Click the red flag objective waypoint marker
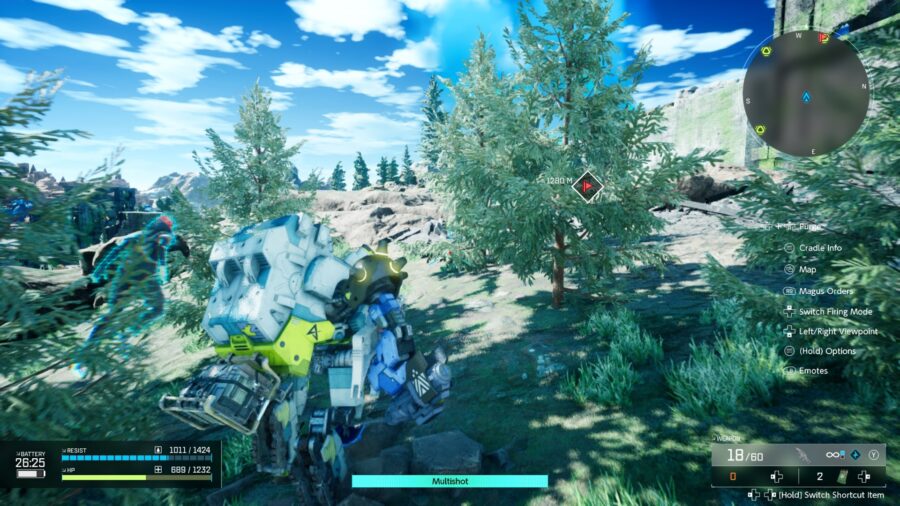This screenshot has height=506, width=900. (588, 185)
